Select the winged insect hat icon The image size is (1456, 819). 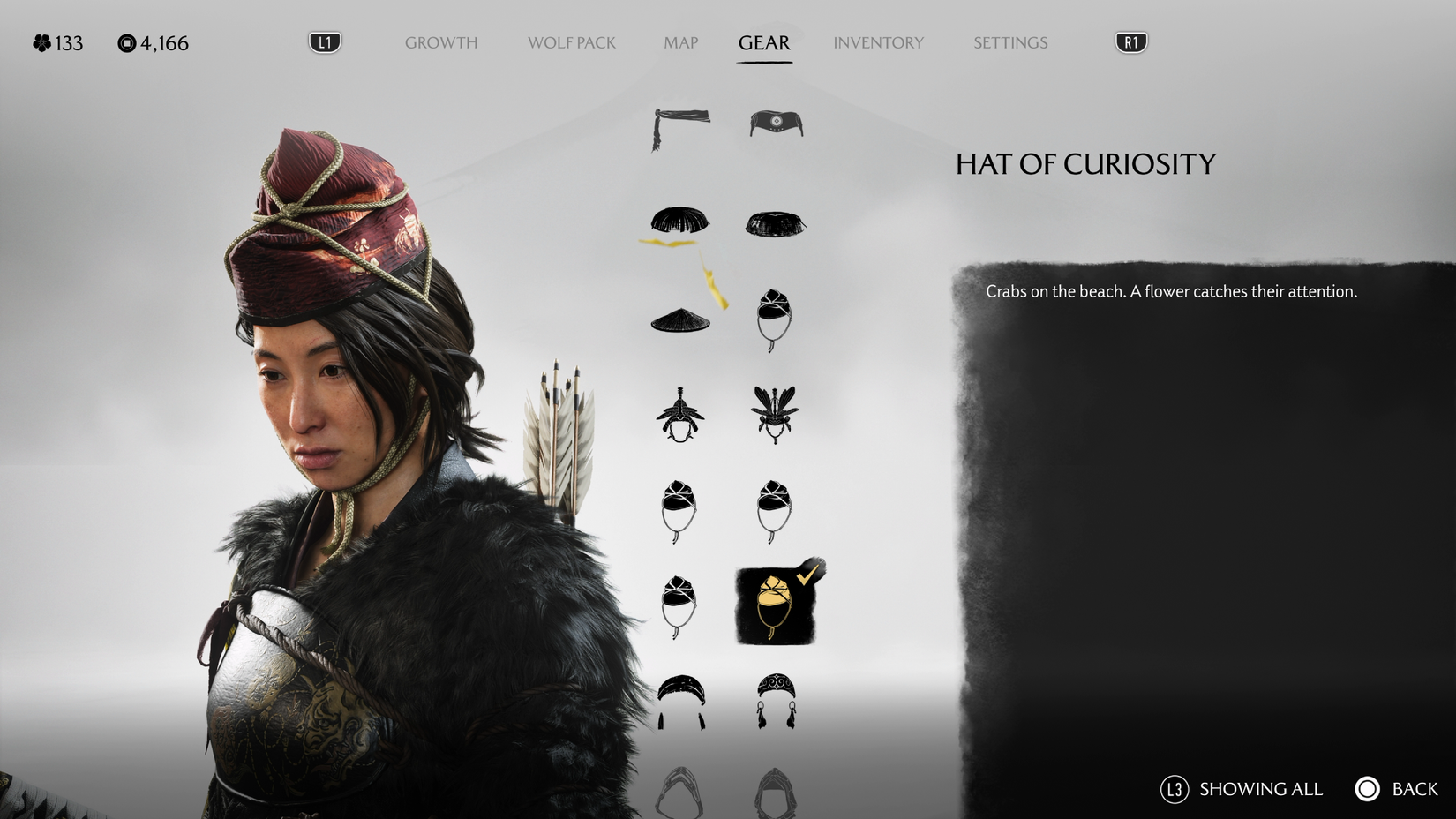click(x=775, y=410)
